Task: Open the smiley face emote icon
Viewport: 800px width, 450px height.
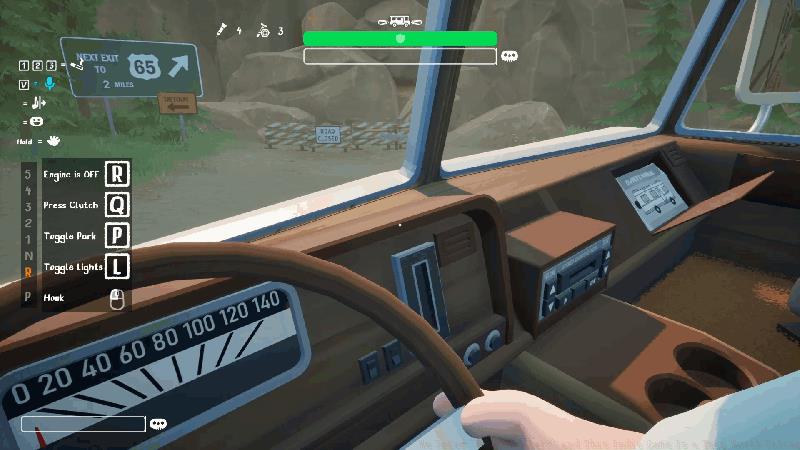Action: point(37,121)
